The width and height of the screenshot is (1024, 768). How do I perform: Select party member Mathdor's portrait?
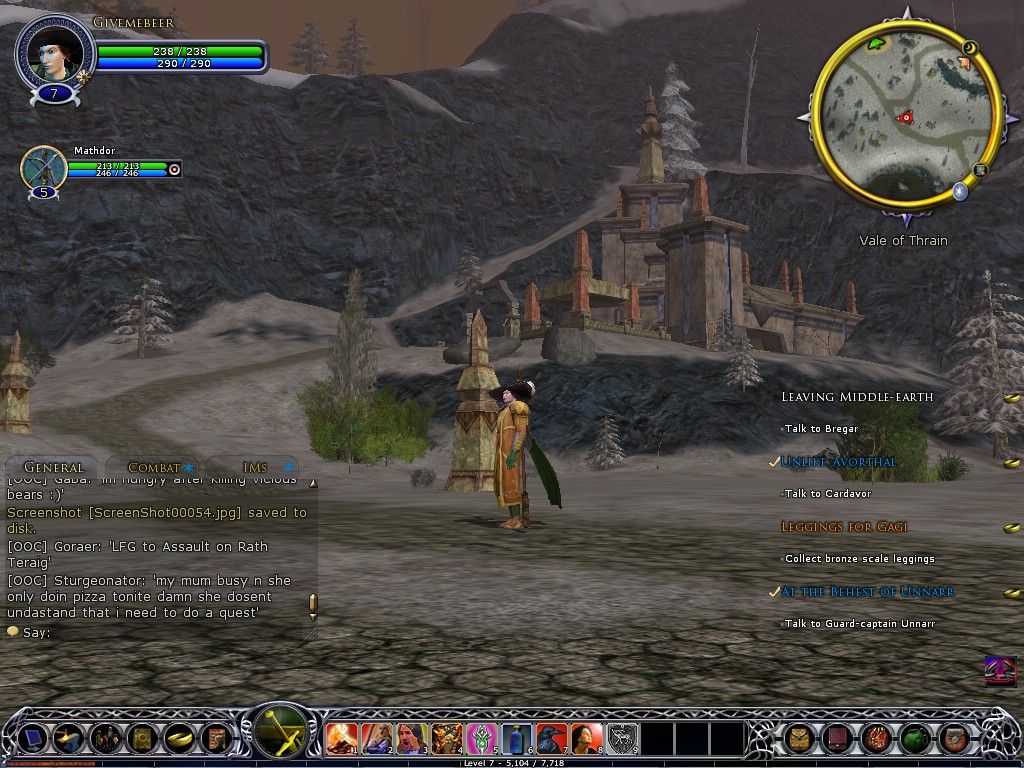tap(44, 168)
